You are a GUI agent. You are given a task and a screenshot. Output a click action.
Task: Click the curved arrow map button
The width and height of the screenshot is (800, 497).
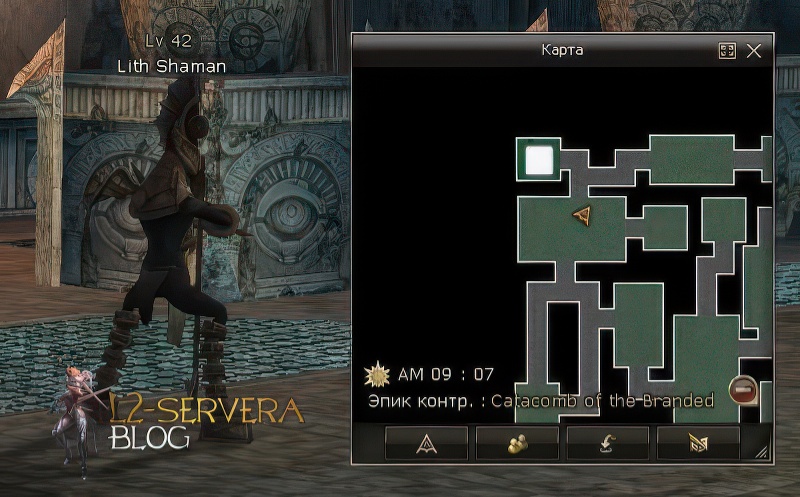(608, 443)
